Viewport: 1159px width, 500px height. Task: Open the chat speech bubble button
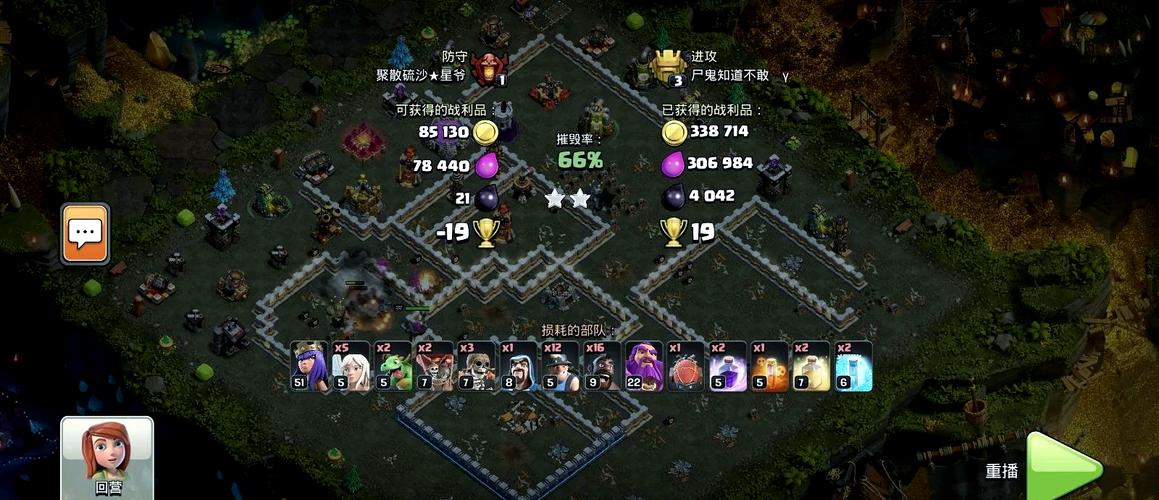tap(85, 233)
